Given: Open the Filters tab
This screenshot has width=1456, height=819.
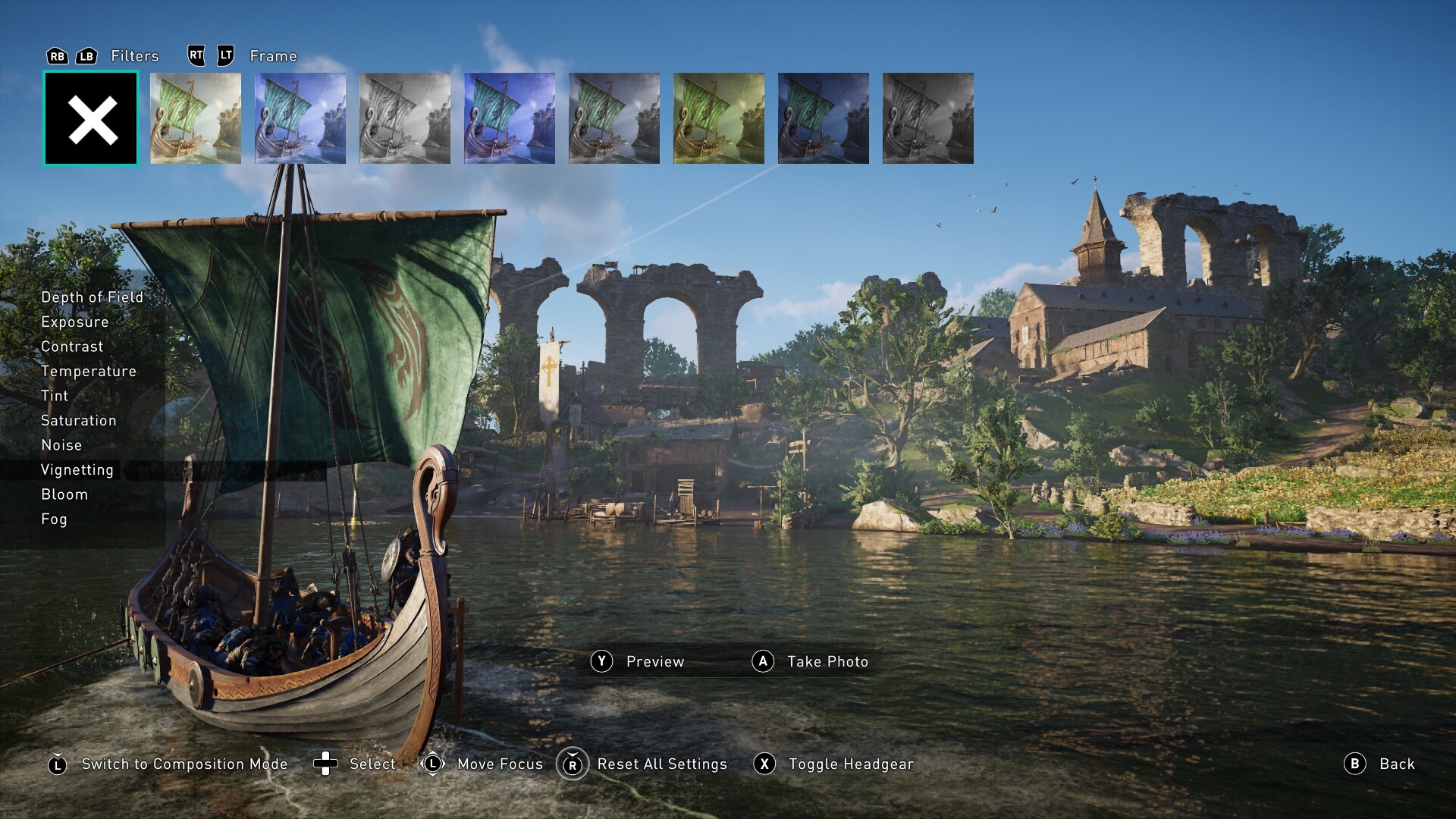Looking at the screenshot, I should coord(134,56).
